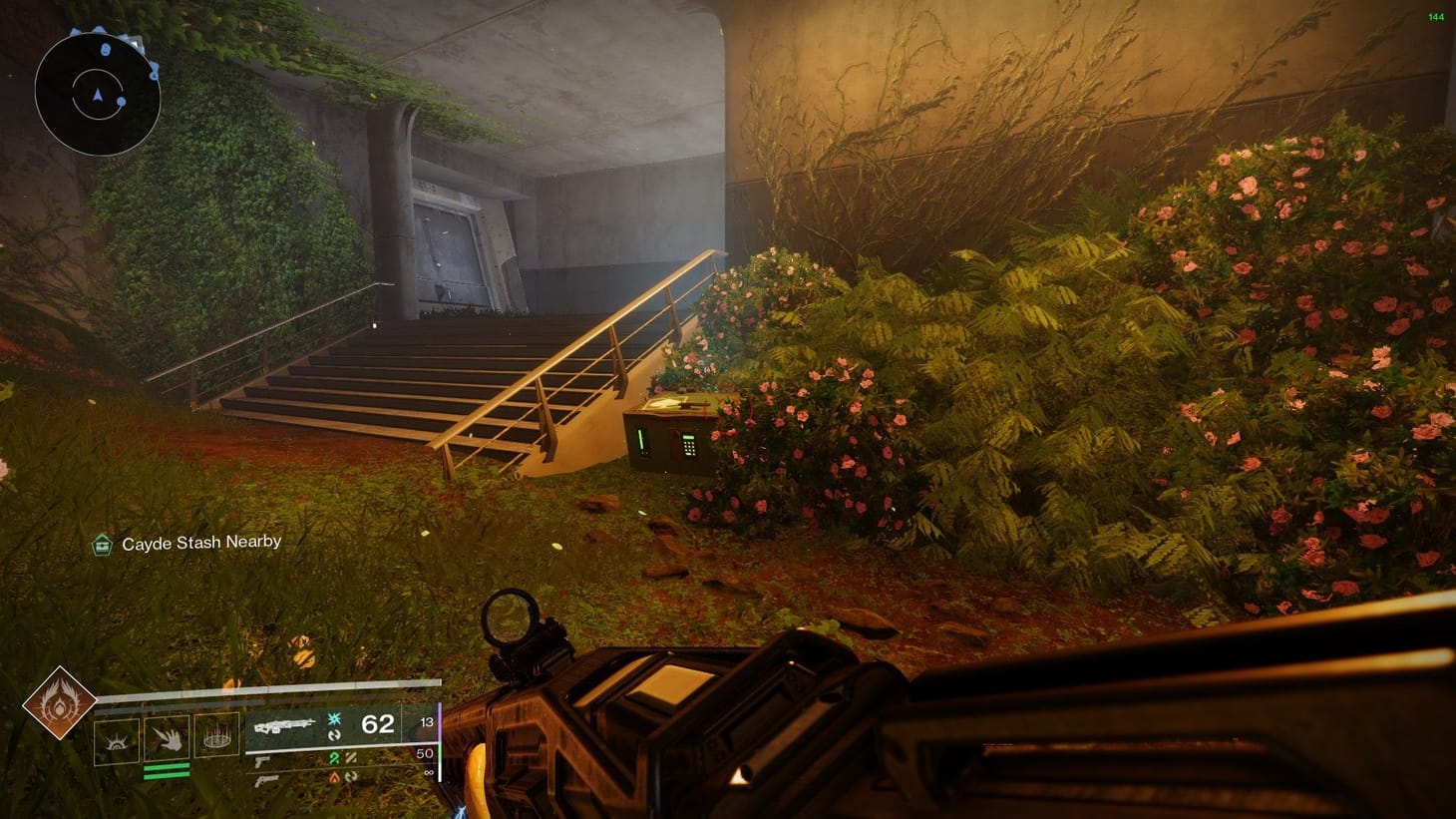Select the Solar subclass diamond emblem
Image resolution: width=1456 pixels, height=819 pixels.
point(60,702)
